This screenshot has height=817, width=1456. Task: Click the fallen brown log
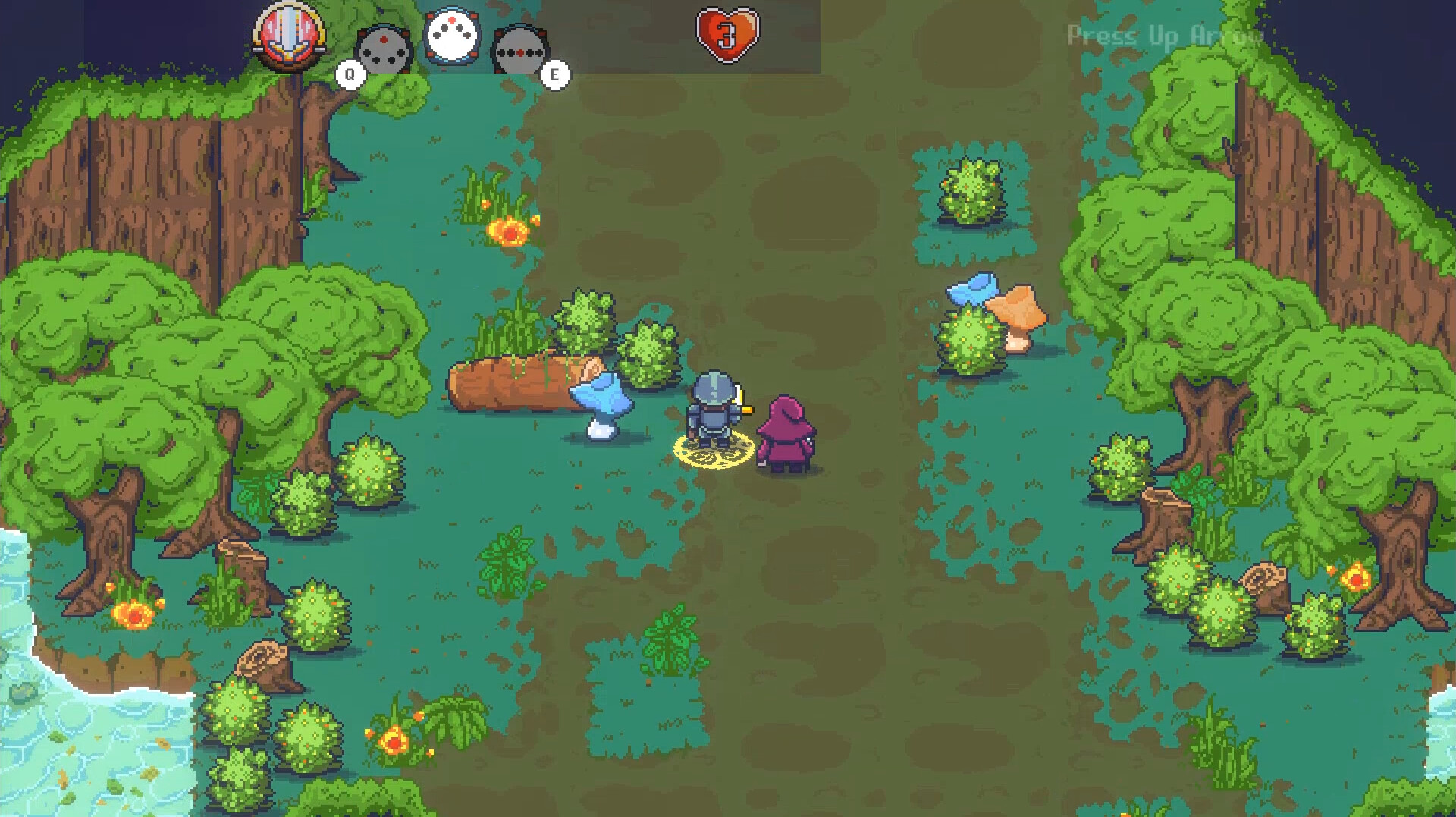click(x=523, y=383)
